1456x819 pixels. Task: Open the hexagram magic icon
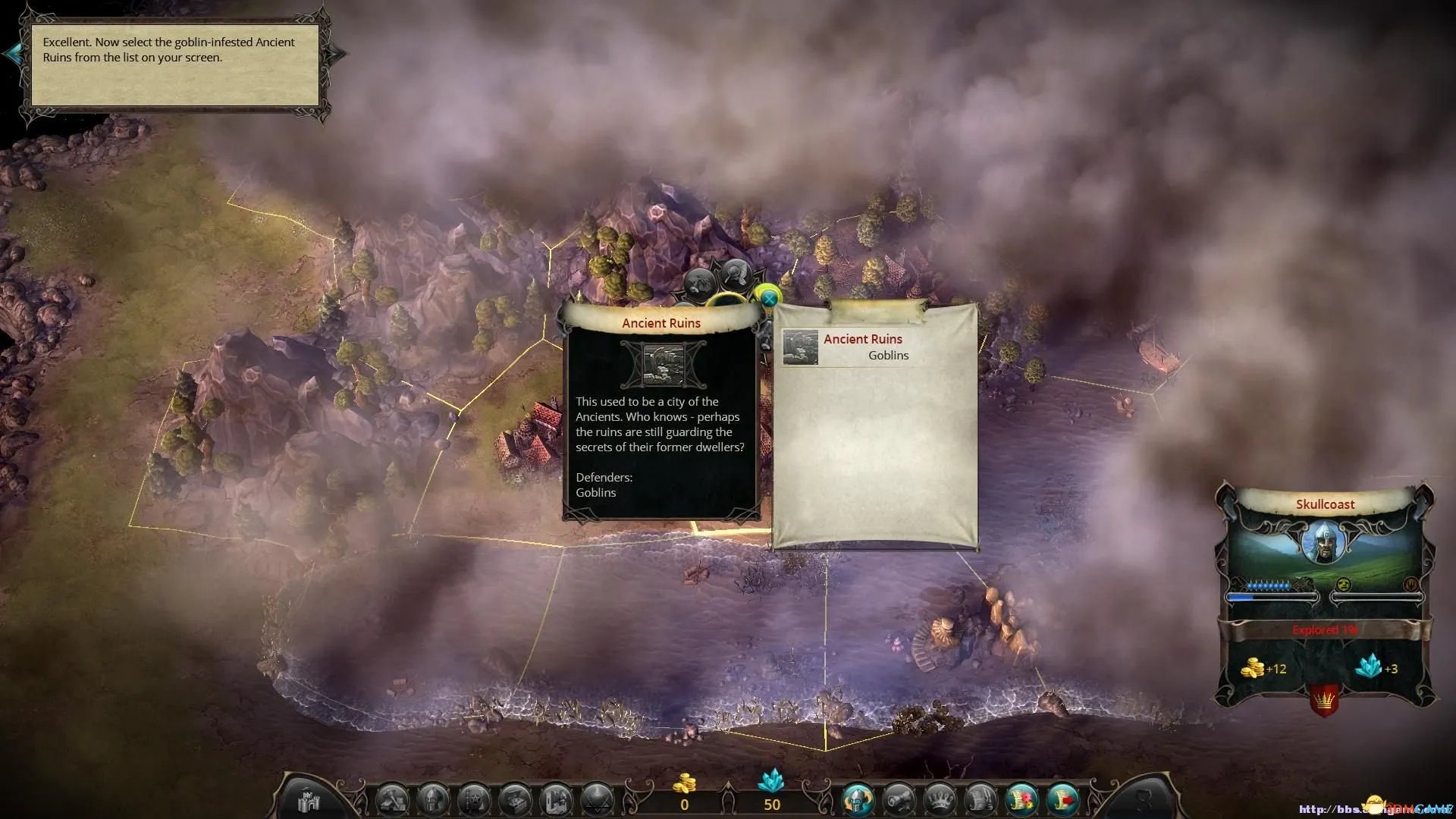coord(597,800)
